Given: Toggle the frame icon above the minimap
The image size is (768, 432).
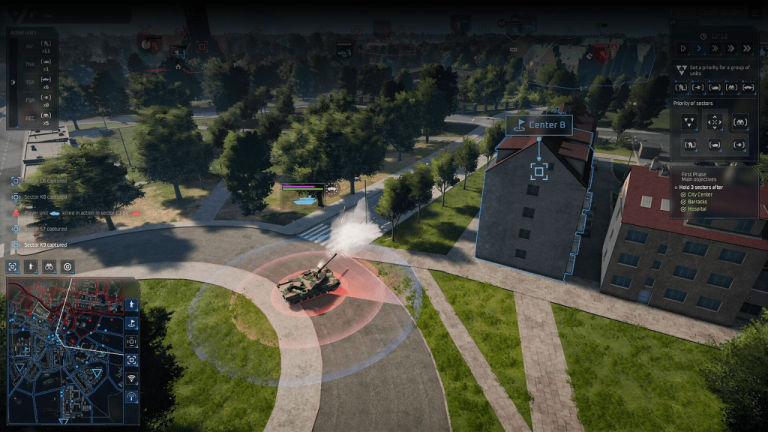Looking at the screenshot, I should click(14, 267).
